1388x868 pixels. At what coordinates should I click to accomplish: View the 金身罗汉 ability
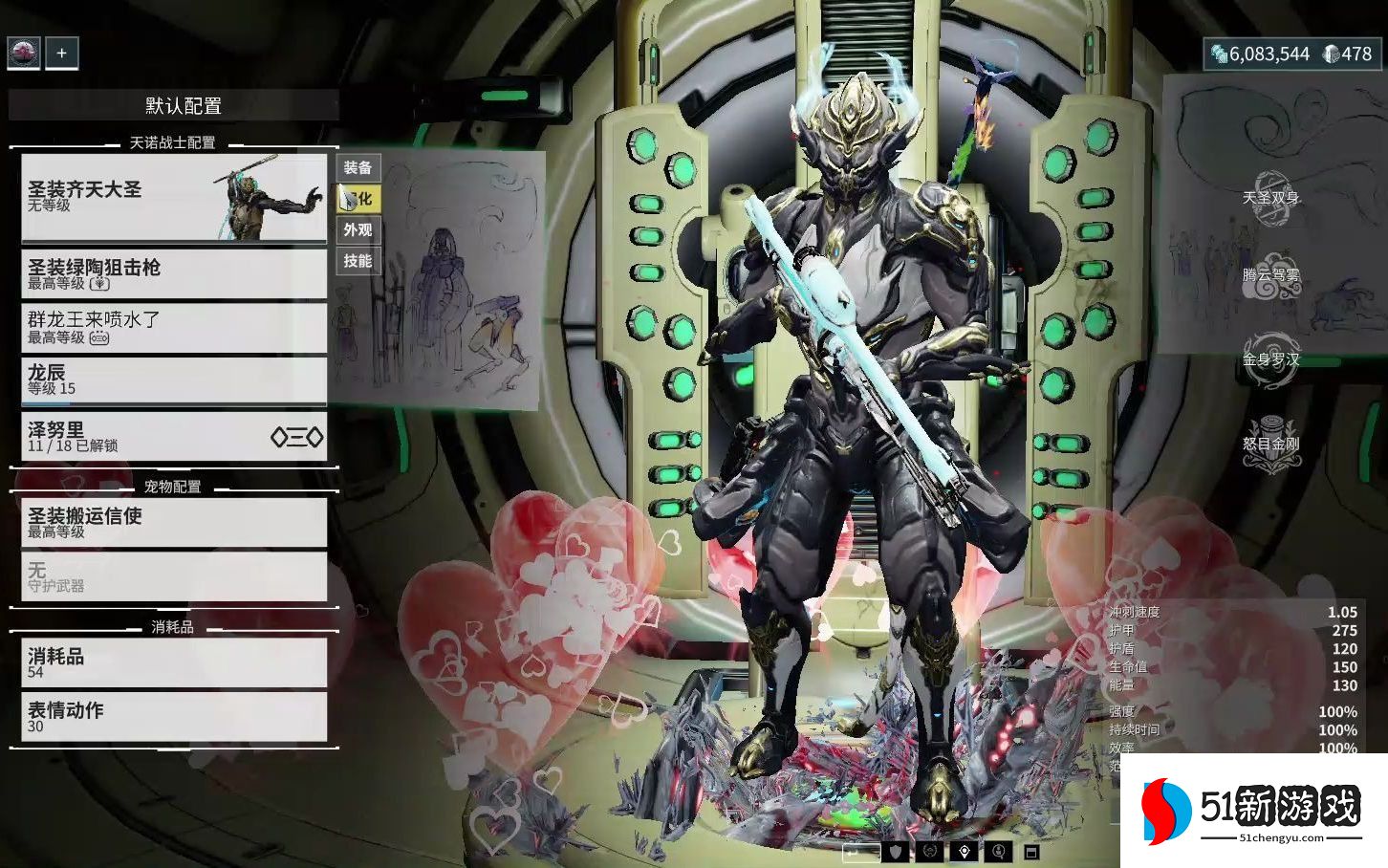coord(1270,359)
